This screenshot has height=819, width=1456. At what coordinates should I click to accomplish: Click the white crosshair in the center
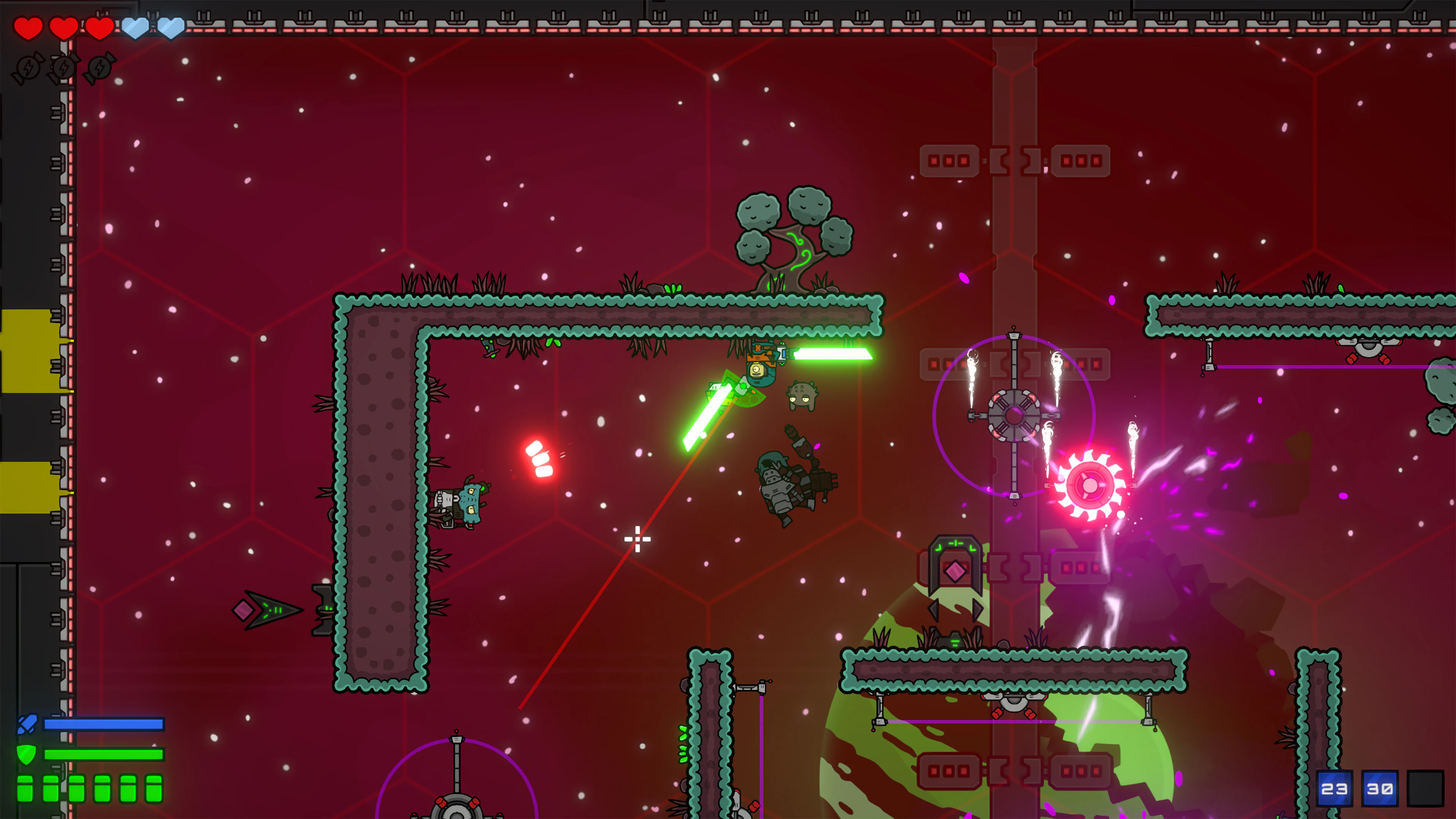[637, 539]
